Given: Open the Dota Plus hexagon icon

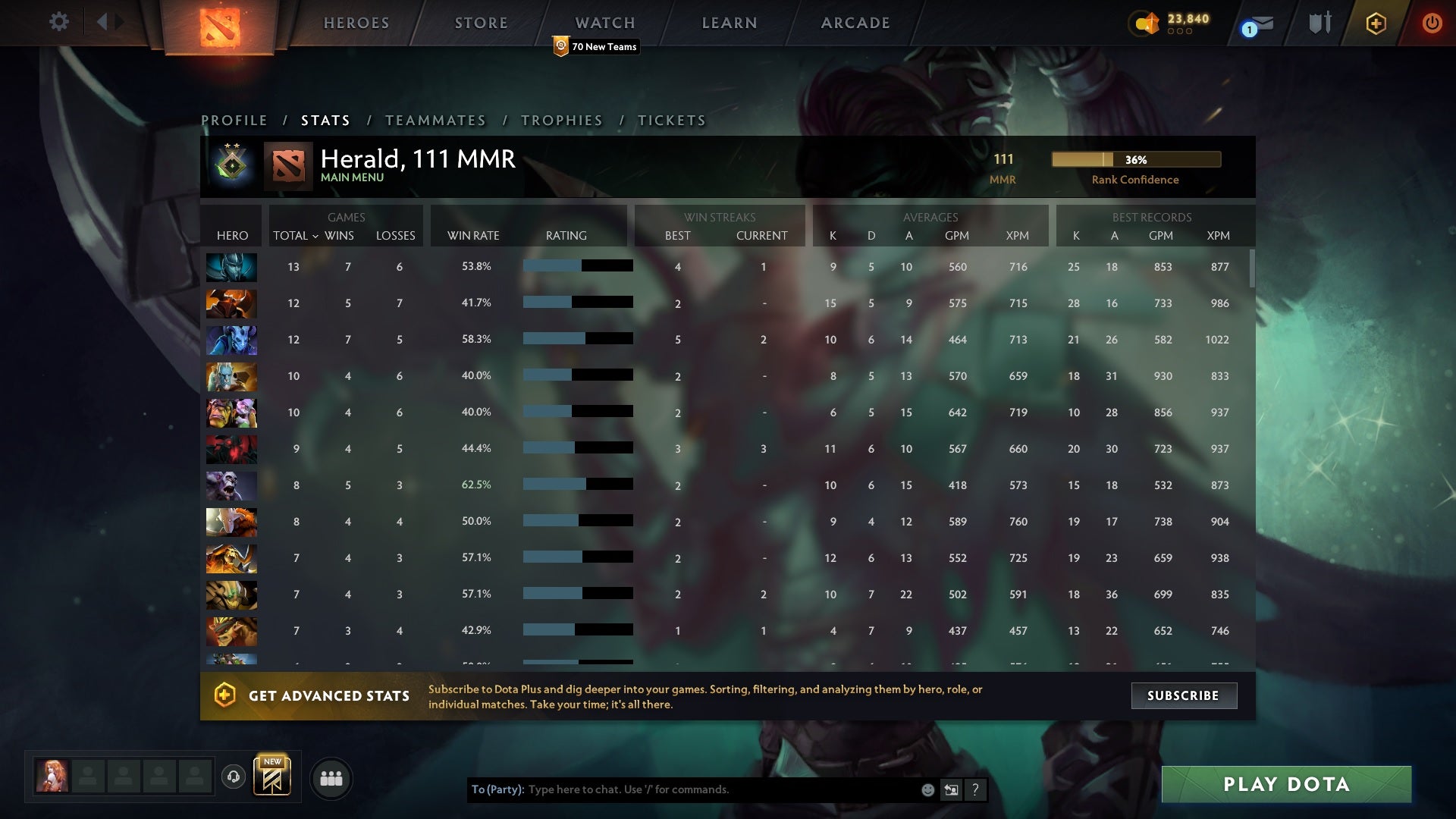Looking at the screenshot, I should [1376, 23].
